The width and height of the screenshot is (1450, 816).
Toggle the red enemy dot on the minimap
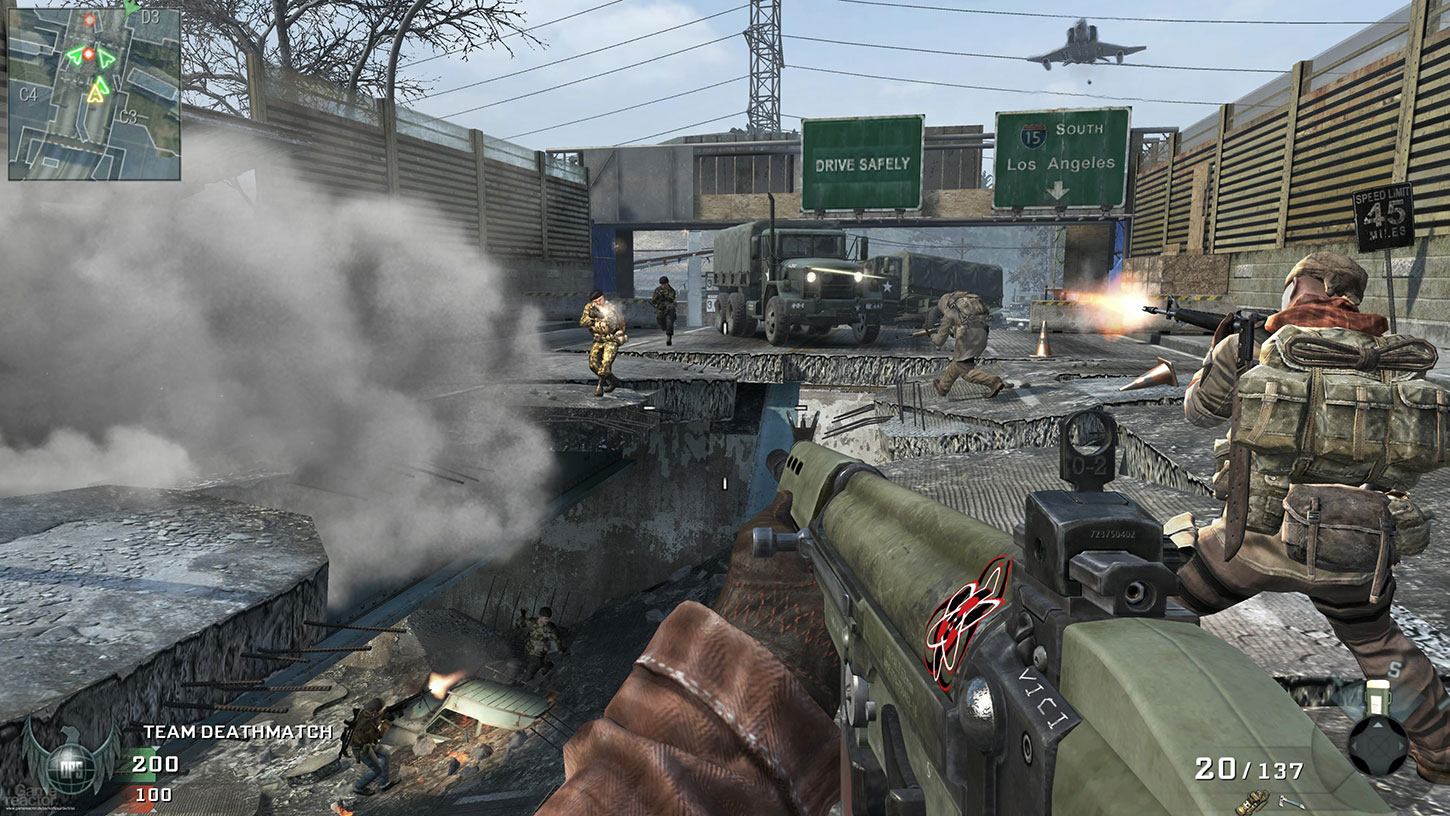[x=88, y=53]
